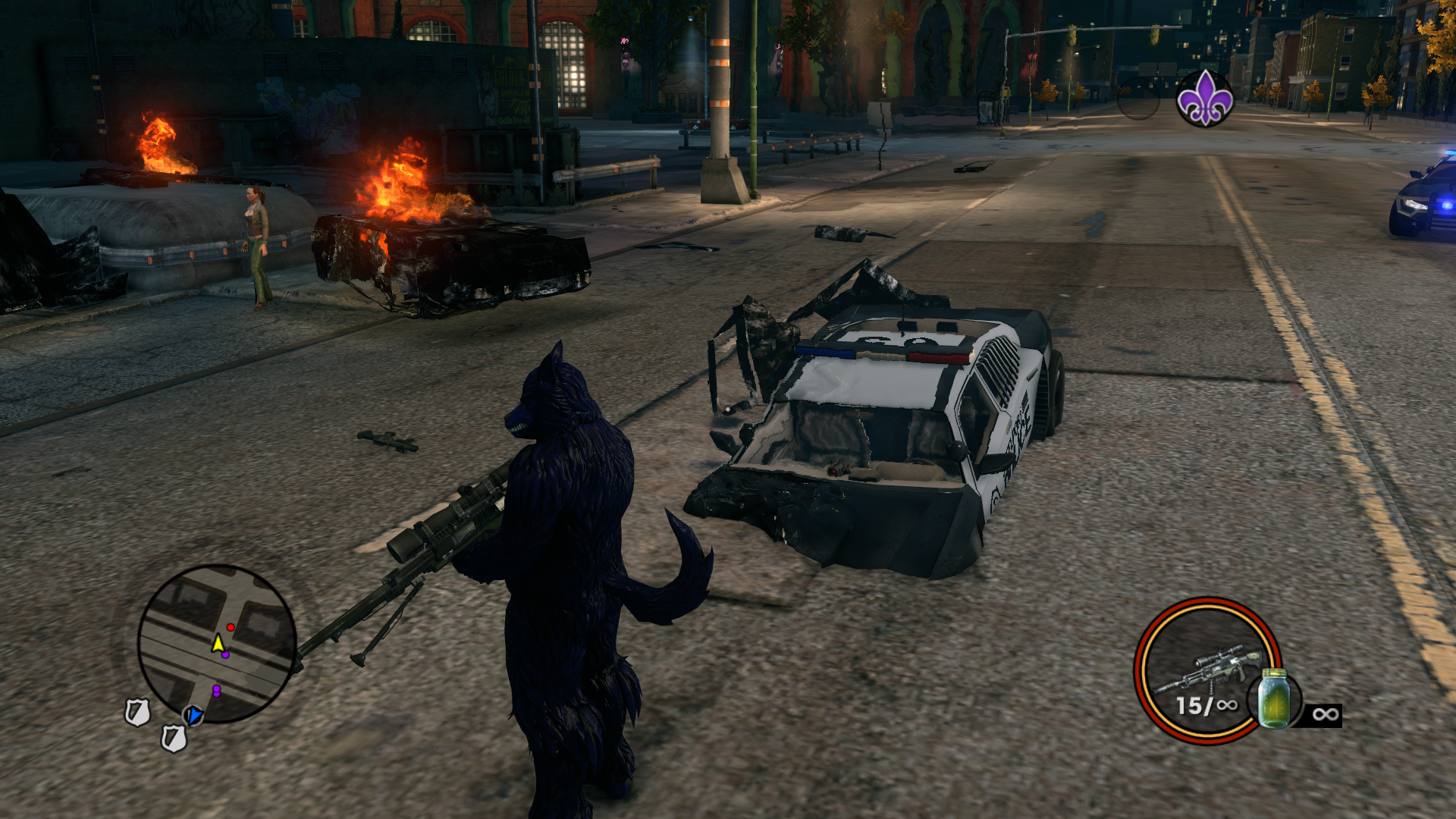
Task: Click the circular minimap
Action: 217,643
